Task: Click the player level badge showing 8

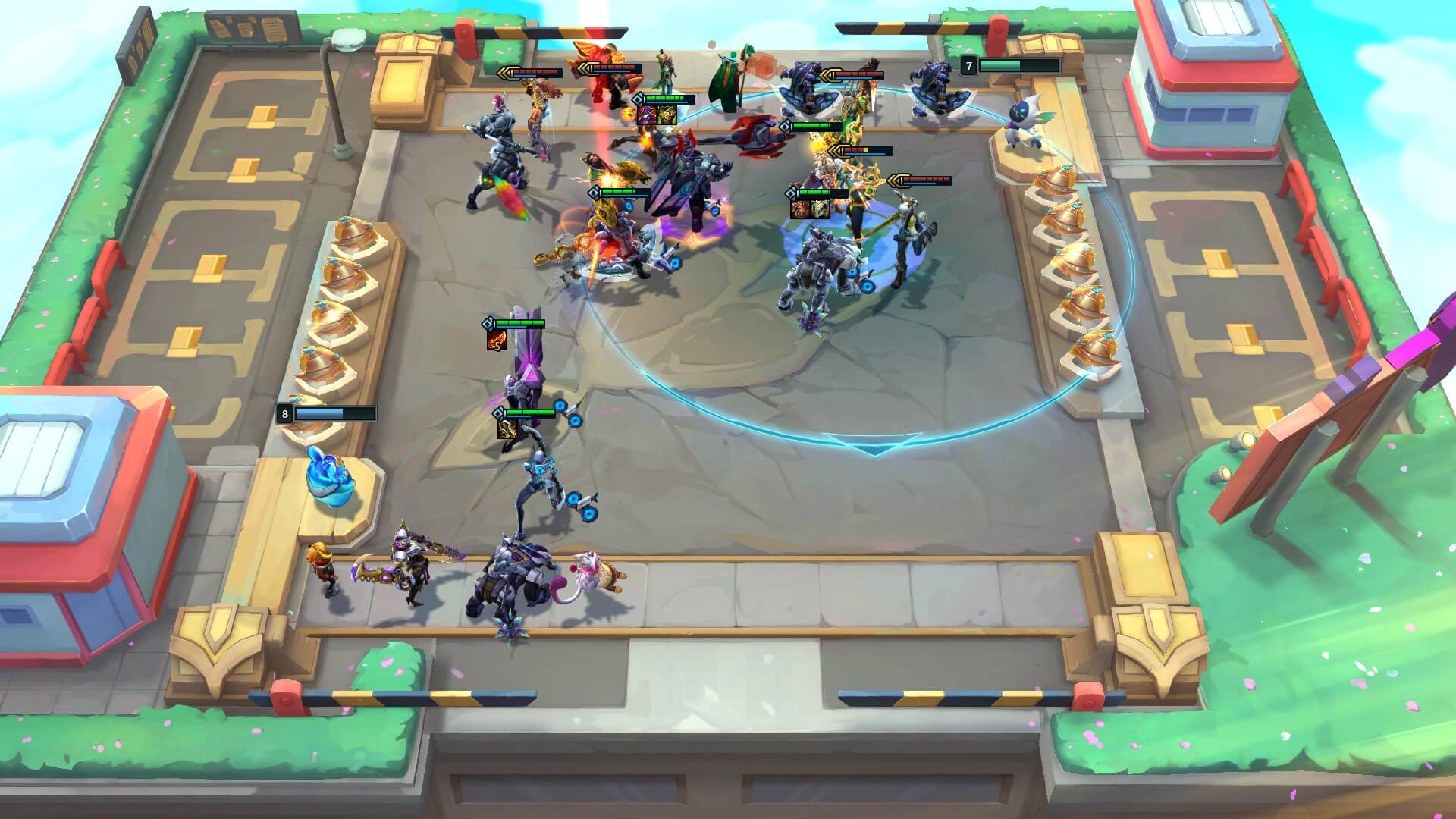Action: pyautogui.click(x=284, y=414)
